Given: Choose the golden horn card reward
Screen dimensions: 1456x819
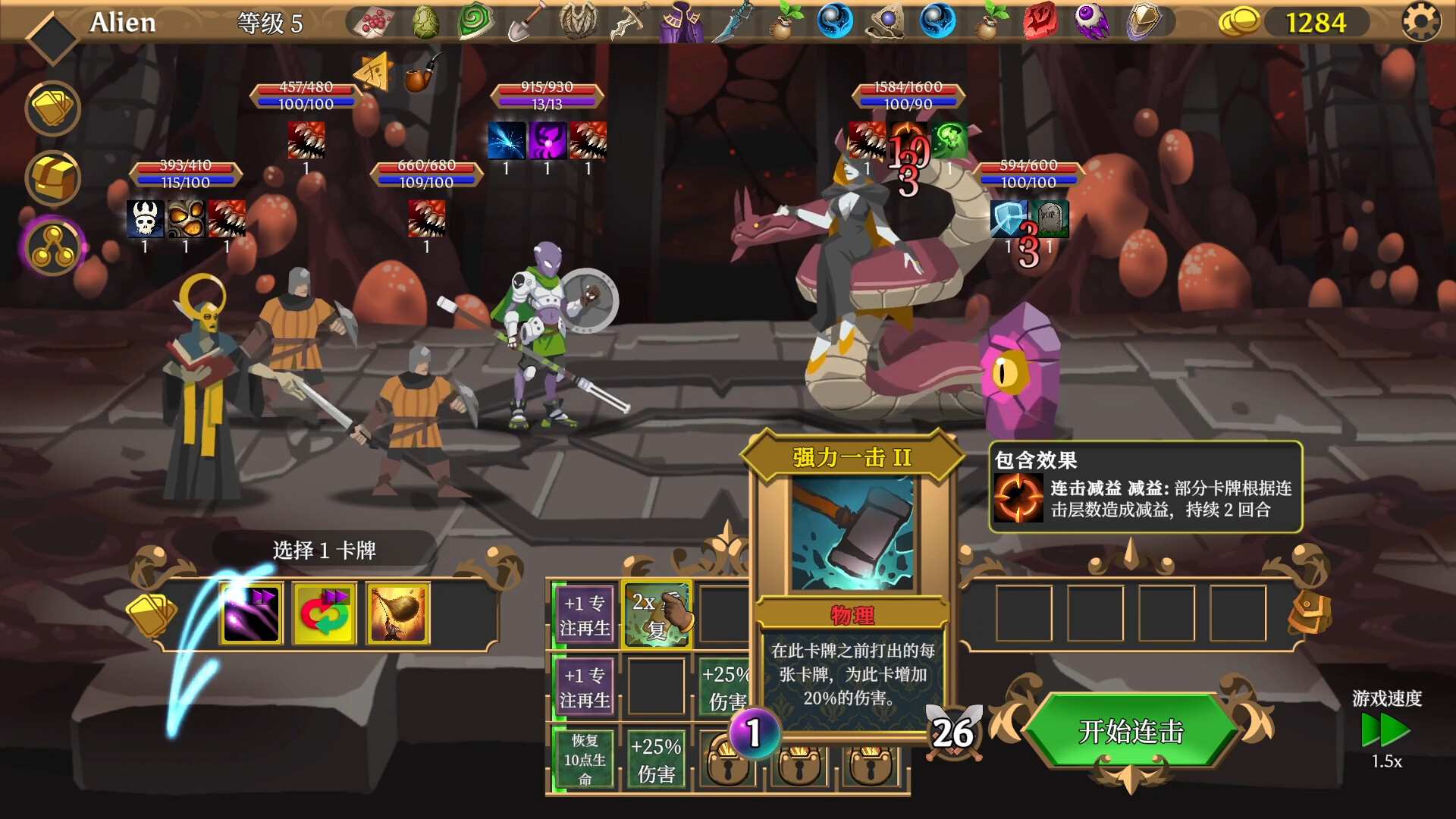Looking at the screenshot, I should [397, 613].
